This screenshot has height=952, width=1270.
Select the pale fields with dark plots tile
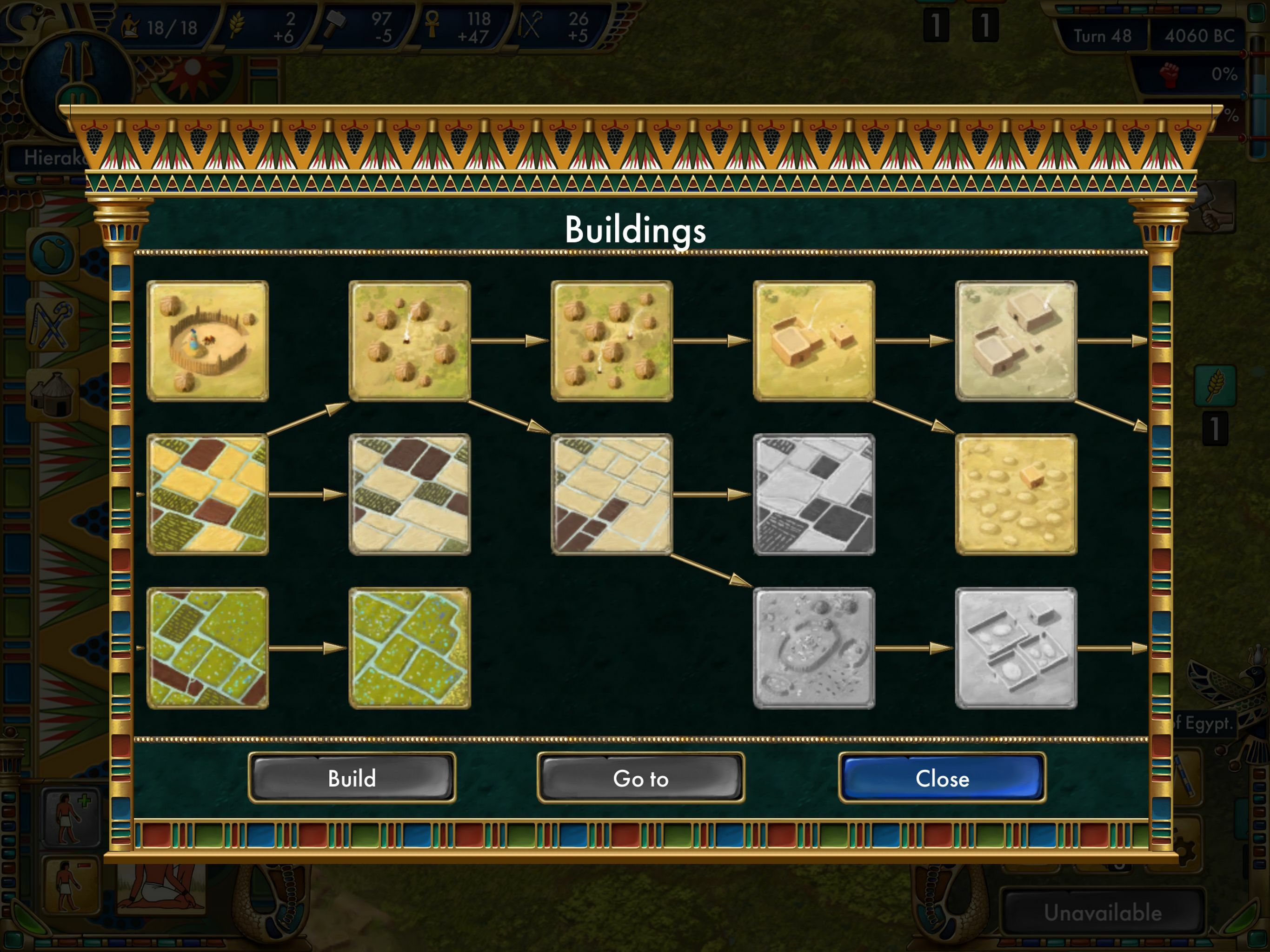pos(409,494)
